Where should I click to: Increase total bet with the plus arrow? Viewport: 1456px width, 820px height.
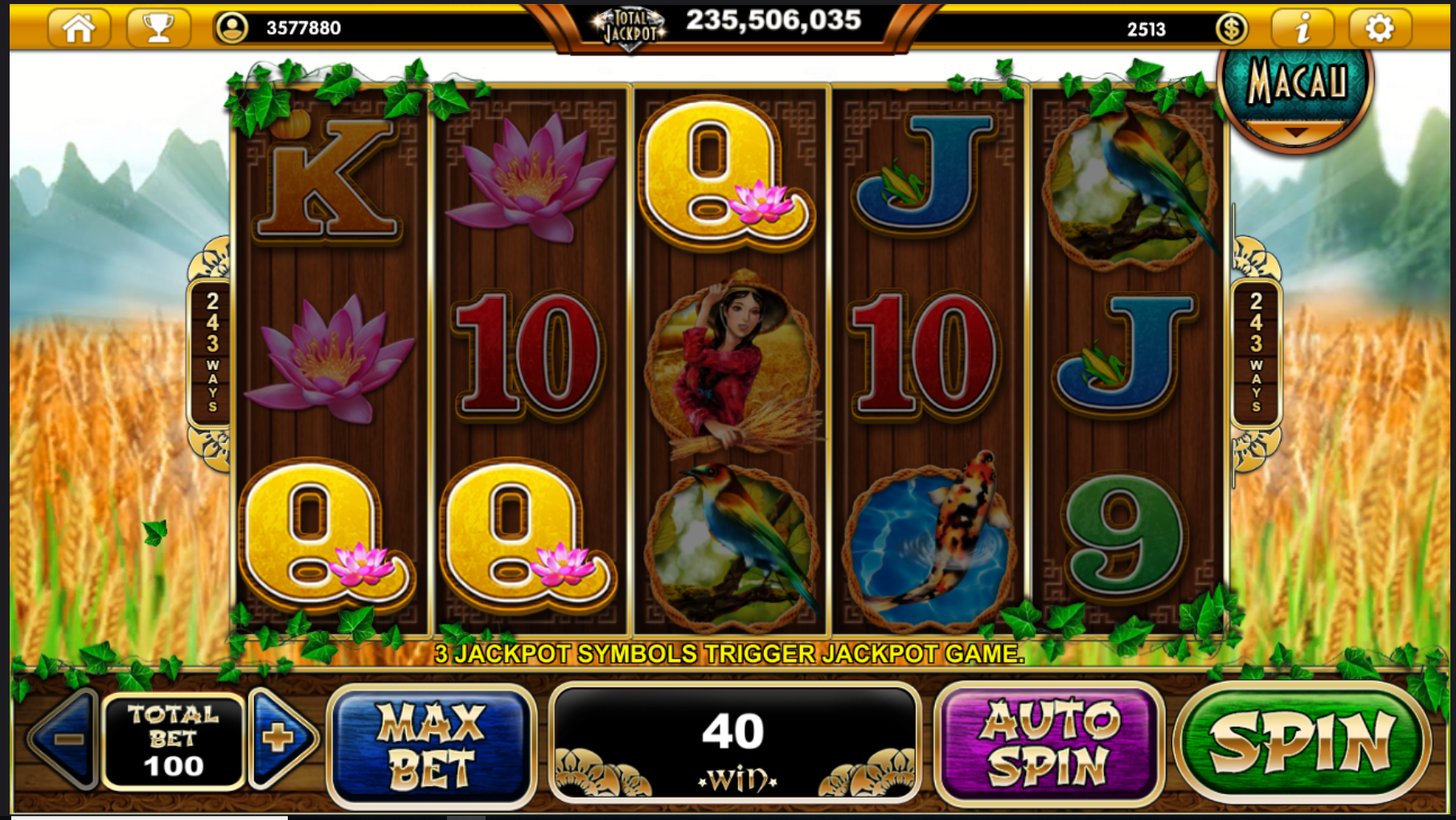click(280, 738)
